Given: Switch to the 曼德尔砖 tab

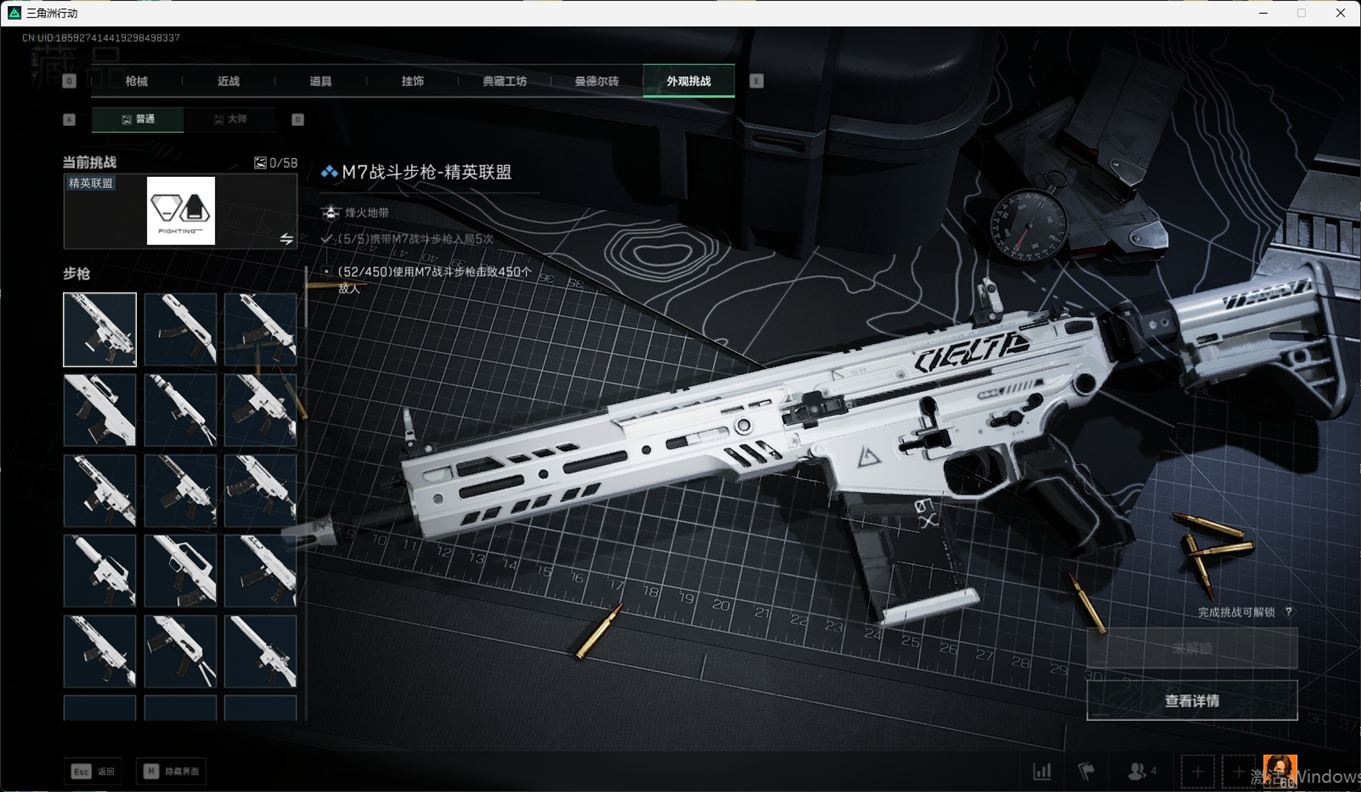Looking at the screenshot, I should (x=596, y=81).
